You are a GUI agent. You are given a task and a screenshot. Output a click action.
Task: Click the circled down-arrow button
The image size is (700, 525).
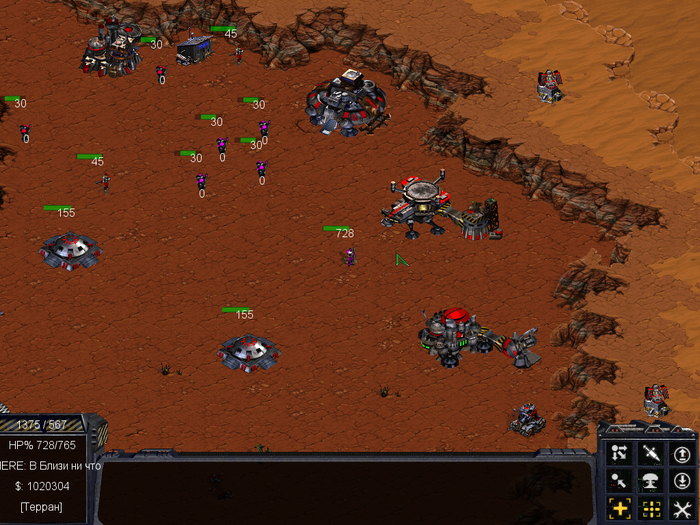(x=682, y=481)
